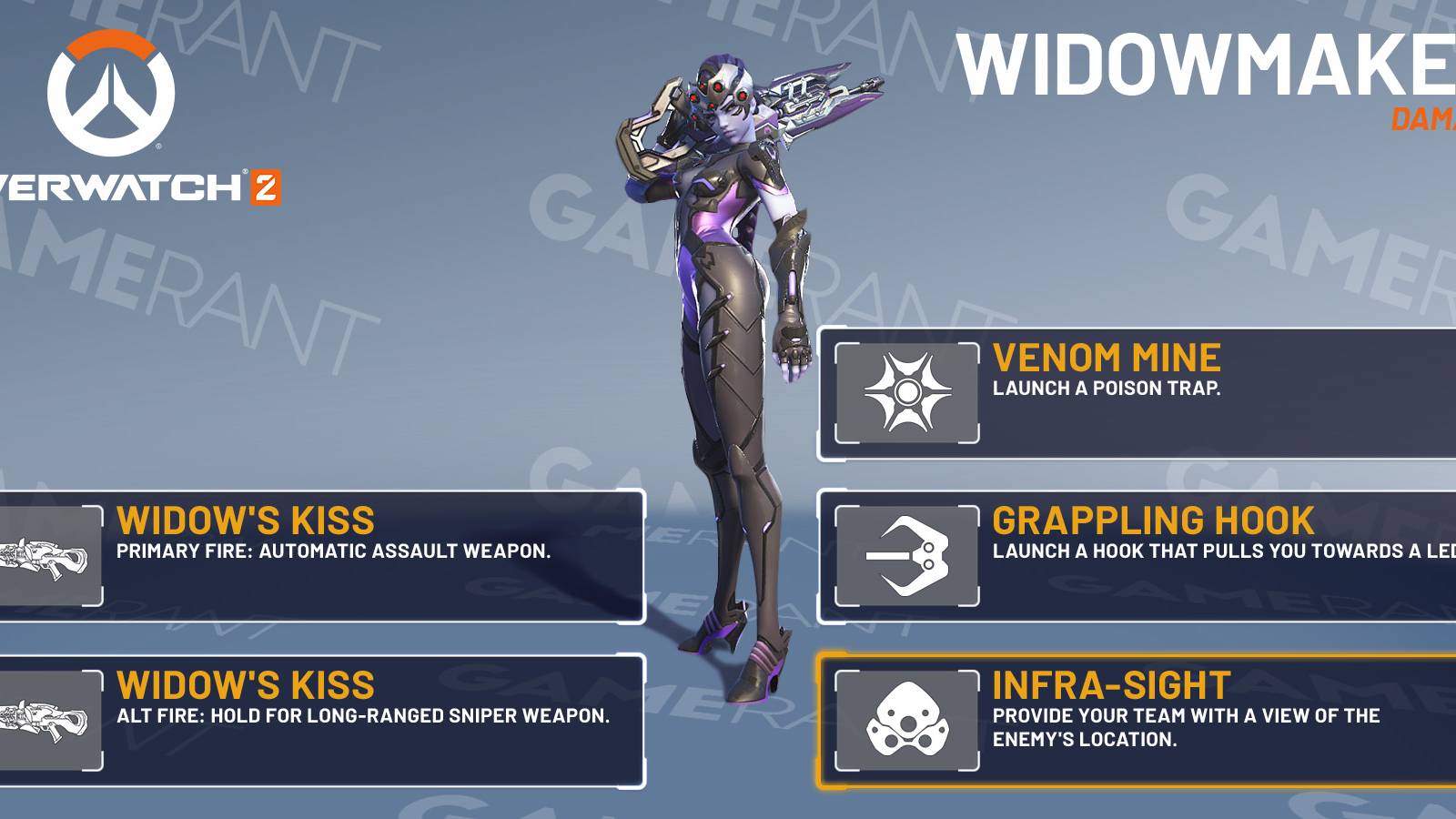Enable the Venom Mine ability card
Screen dimensions: 1456x819
click(1137, 391)
